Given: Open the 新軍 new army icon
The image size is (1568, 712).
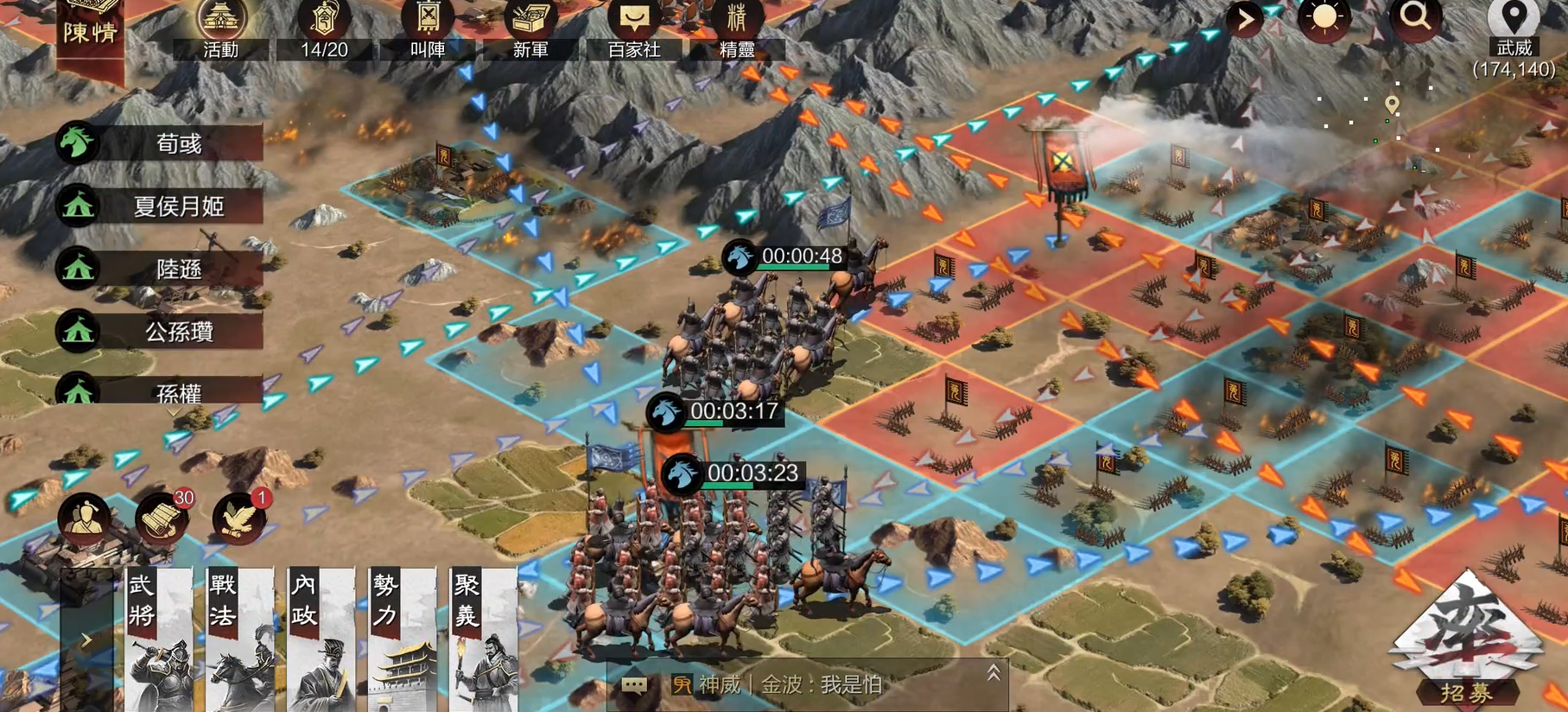Looking at the screenshot, I should (x=531, y=19).
